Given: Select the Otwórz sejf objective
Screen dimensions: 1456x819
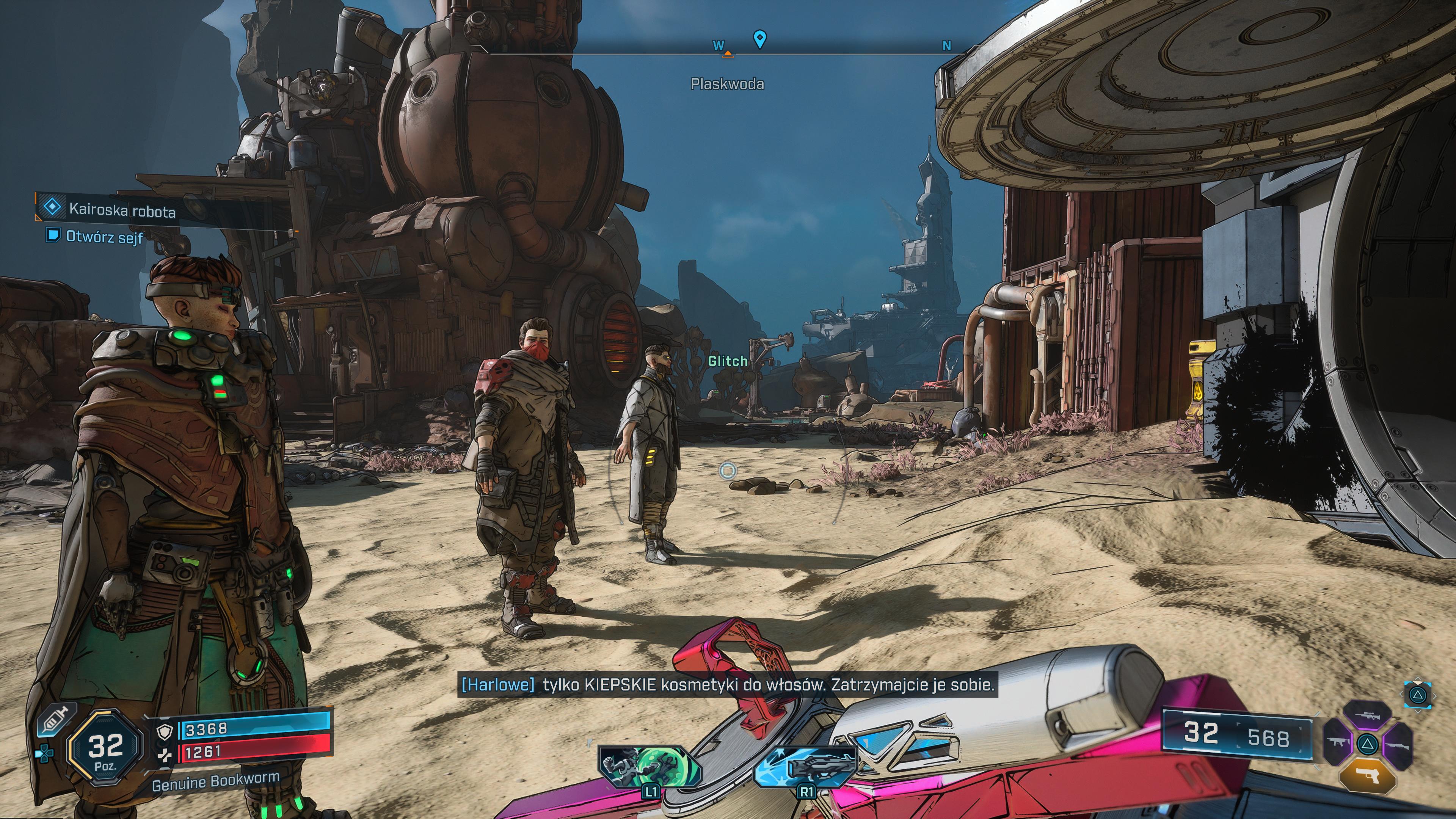Looking at the screenshot, I should [x=104, y=236].
